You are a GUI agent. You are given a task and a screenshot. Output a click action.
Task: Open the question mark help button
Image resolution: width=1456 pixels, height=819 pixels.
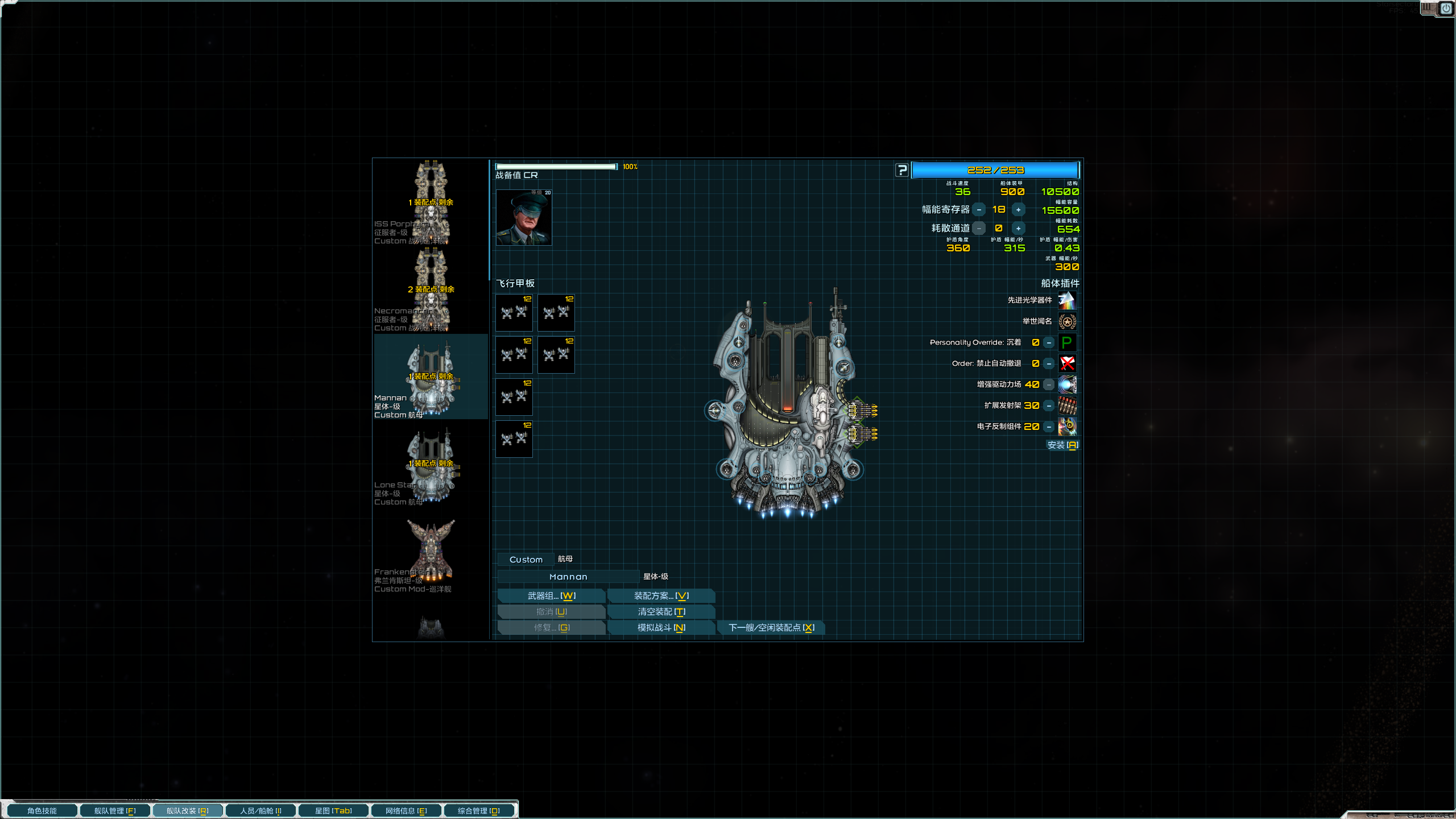pos(902,170)
